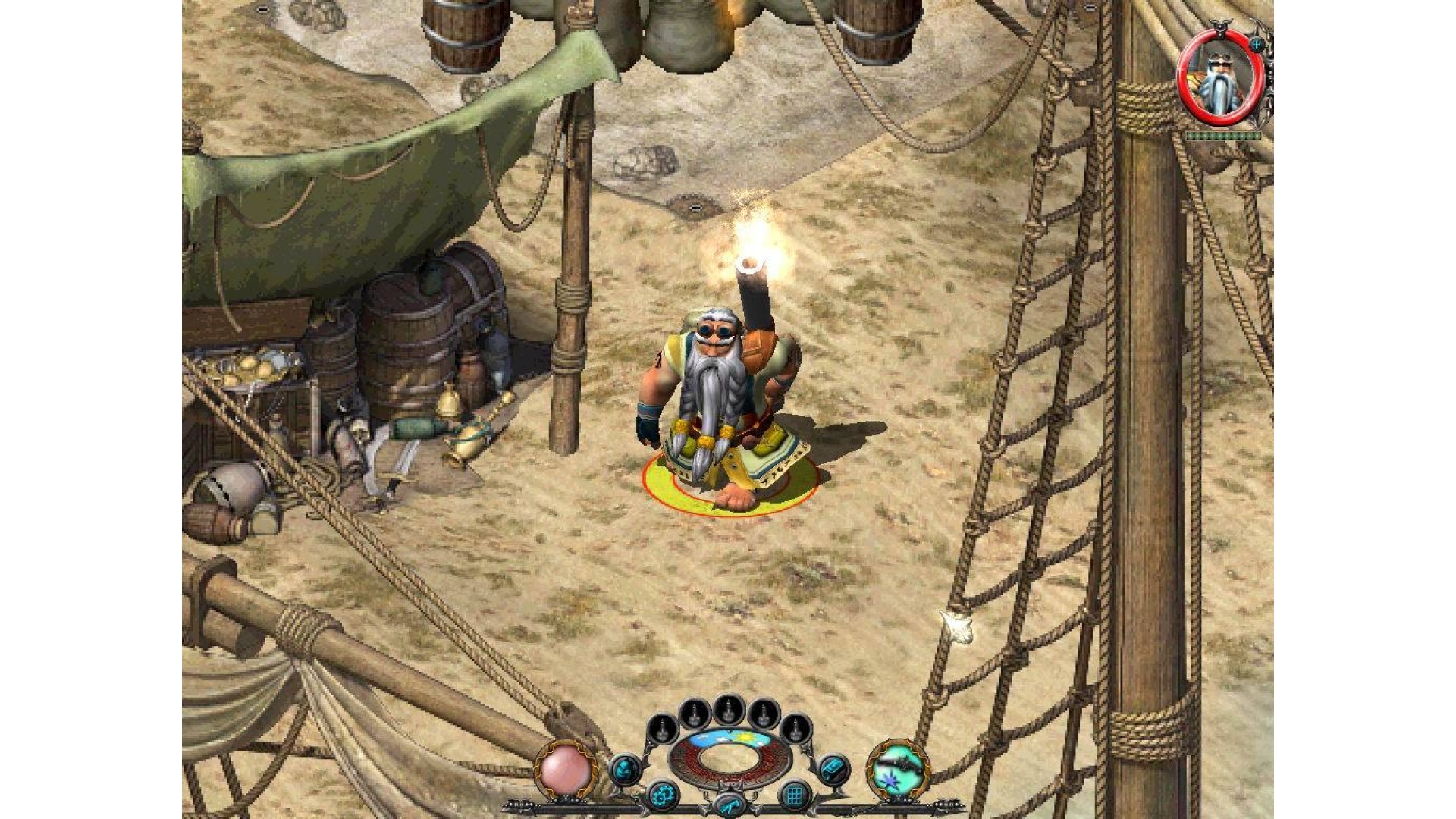The image size is (1456, 819).
Task: Click the blue key icon button
Action: tap(728, 807)
